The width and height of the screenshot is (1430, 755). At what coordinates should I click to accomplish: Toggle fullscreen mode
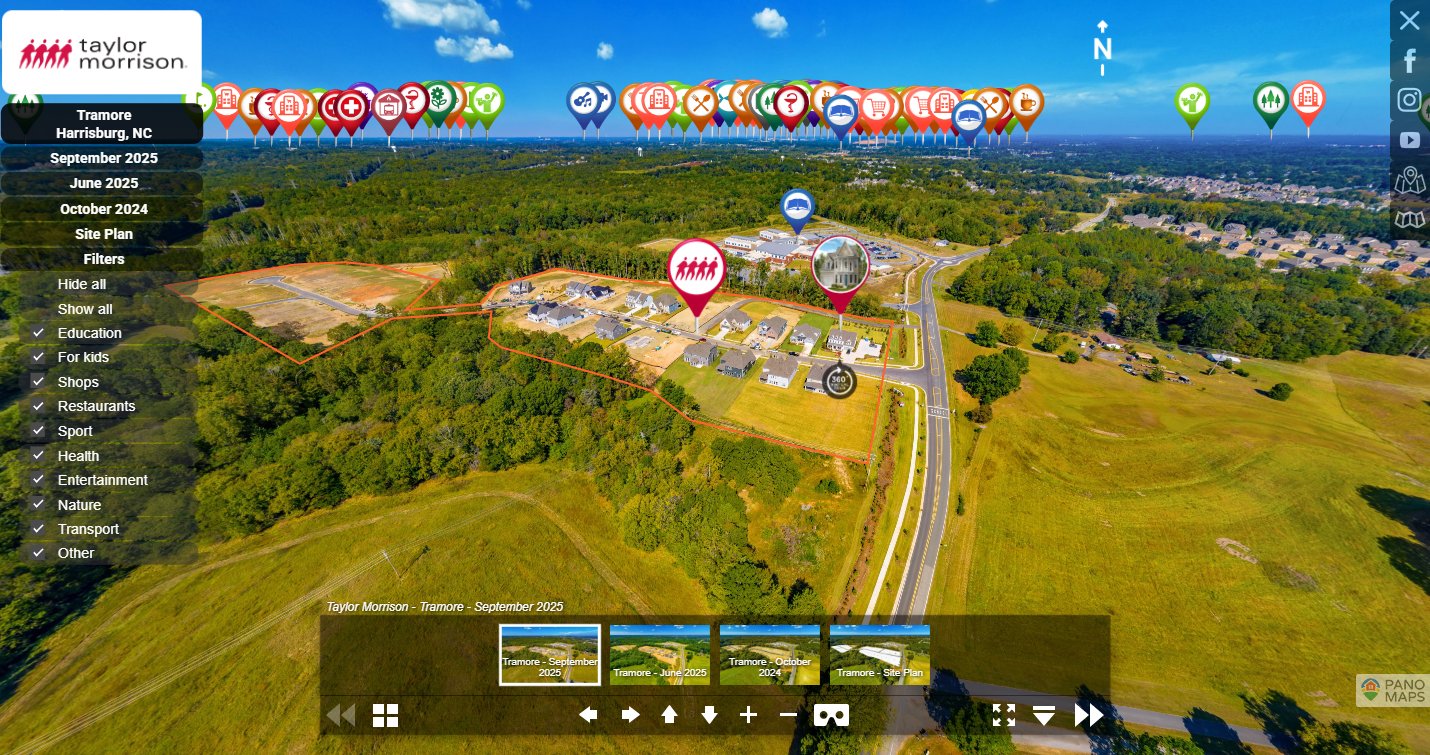point(1004,715)
